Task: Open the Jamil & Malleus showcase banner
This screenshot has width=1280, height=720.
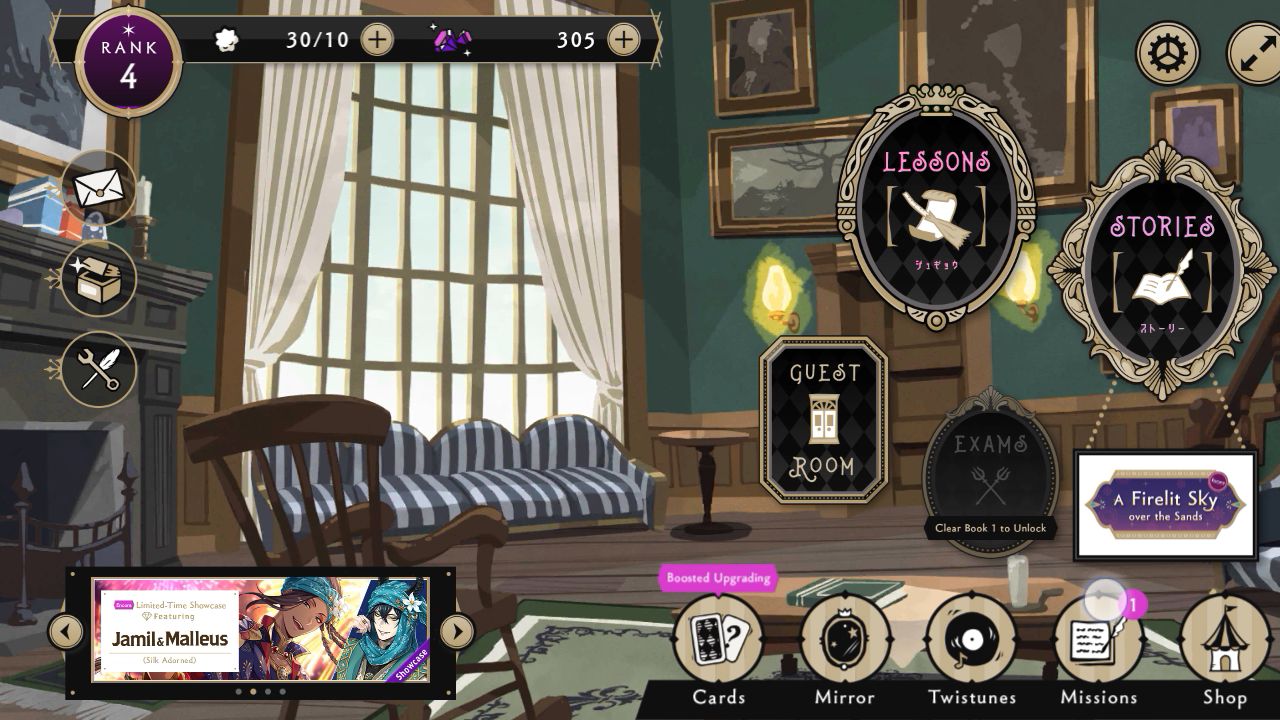Action: tap(260, 630)
